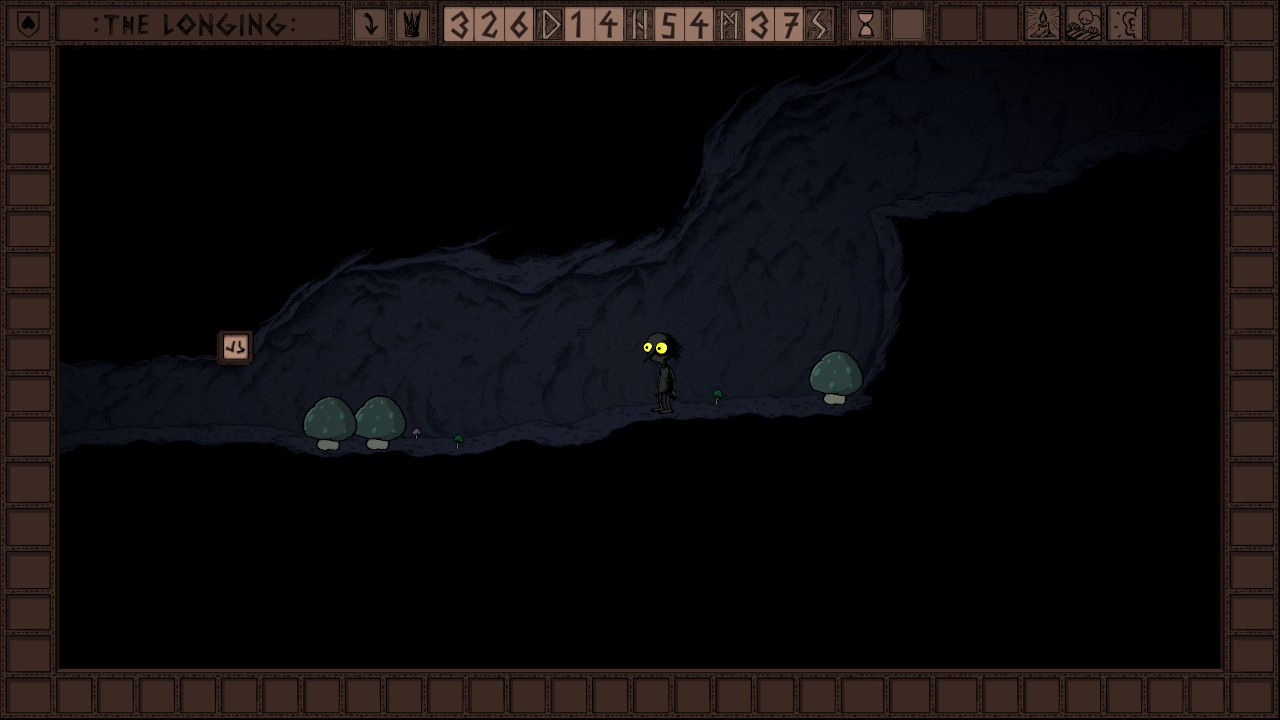The width and height of the screenshot is (1280, 720).
Task: Select the king's crown icon
Action: click(x=411, y=24)
